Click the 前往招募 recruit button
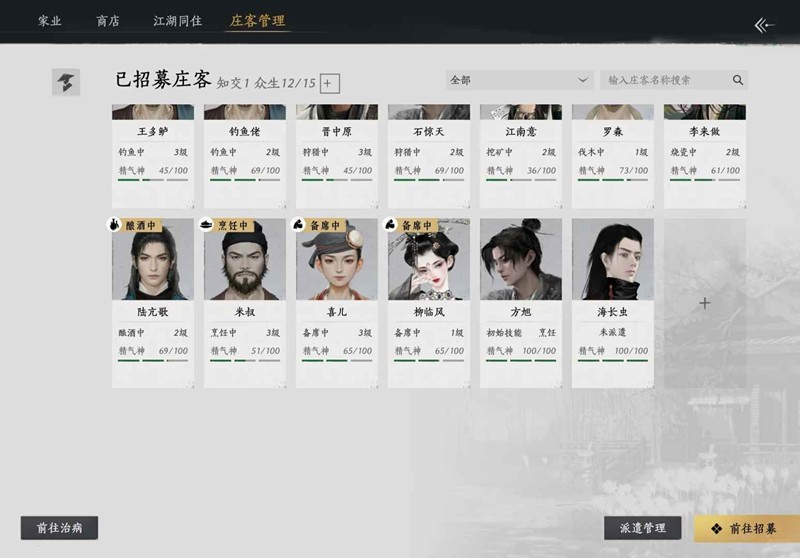800x558 pixels. coord(746,528)
